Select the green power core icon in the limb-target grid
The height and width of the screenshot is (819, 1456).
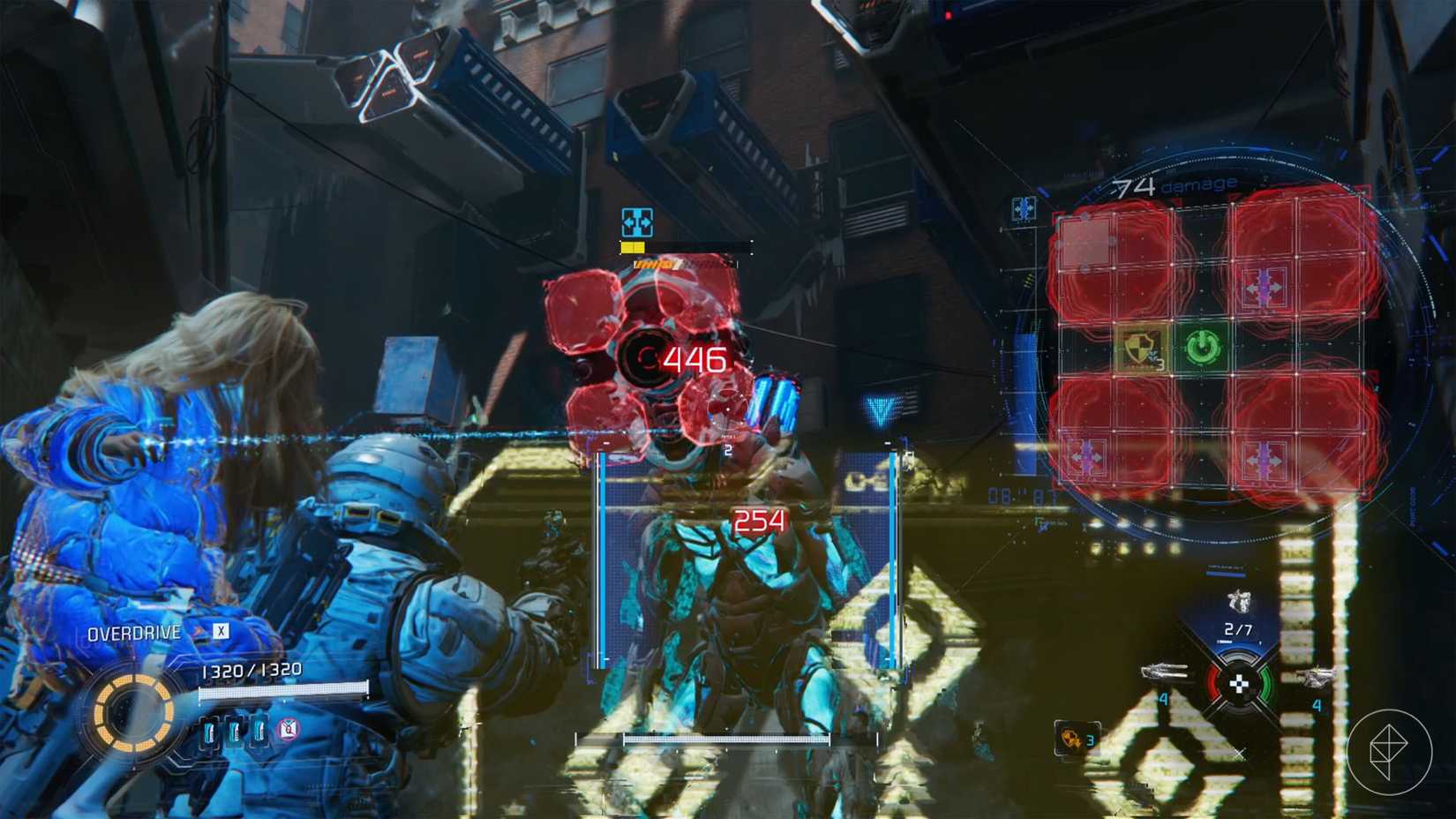1203,347
